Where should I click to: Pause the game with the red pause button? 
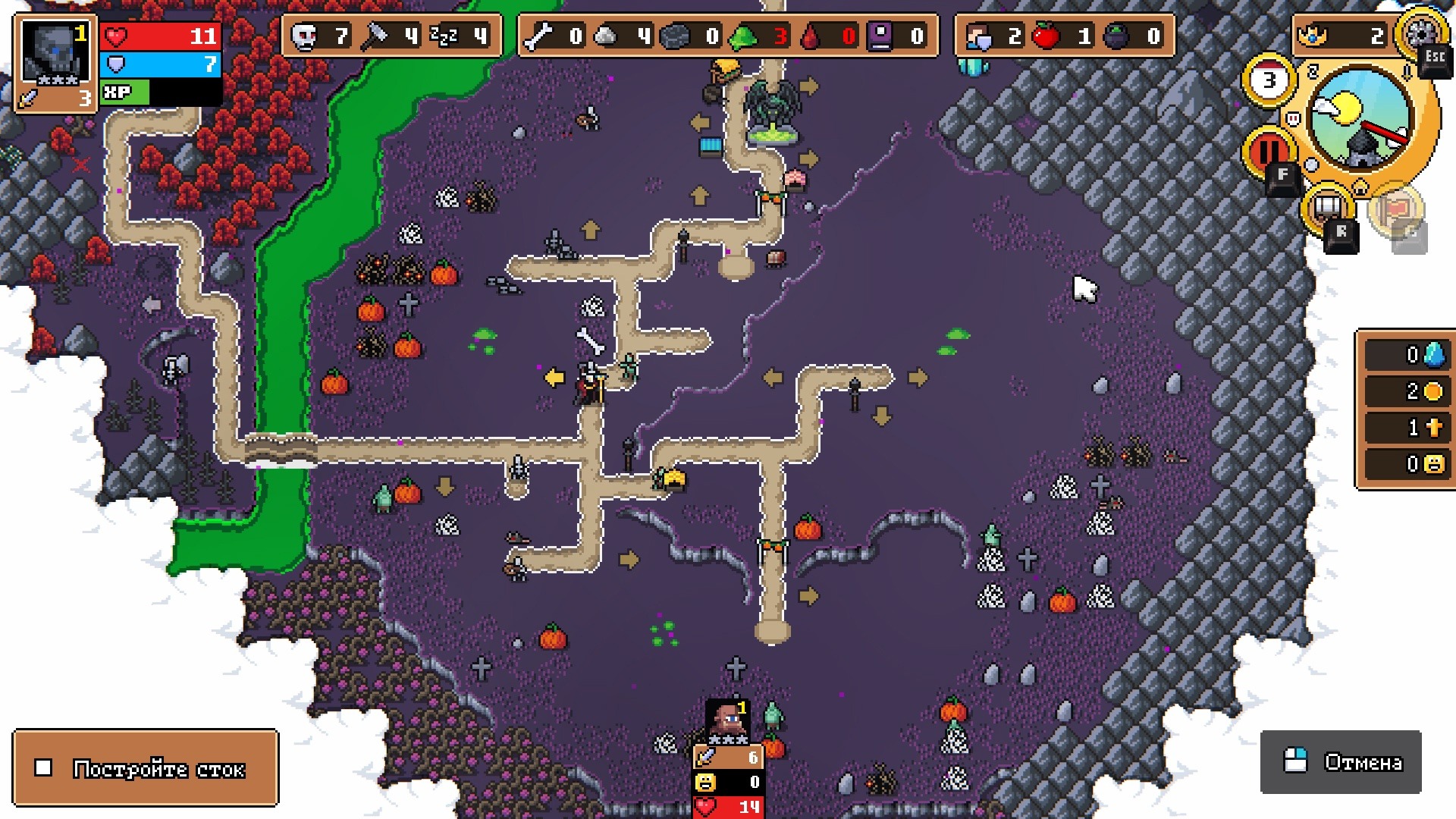pyautogui.click(x=1268, y=149)
